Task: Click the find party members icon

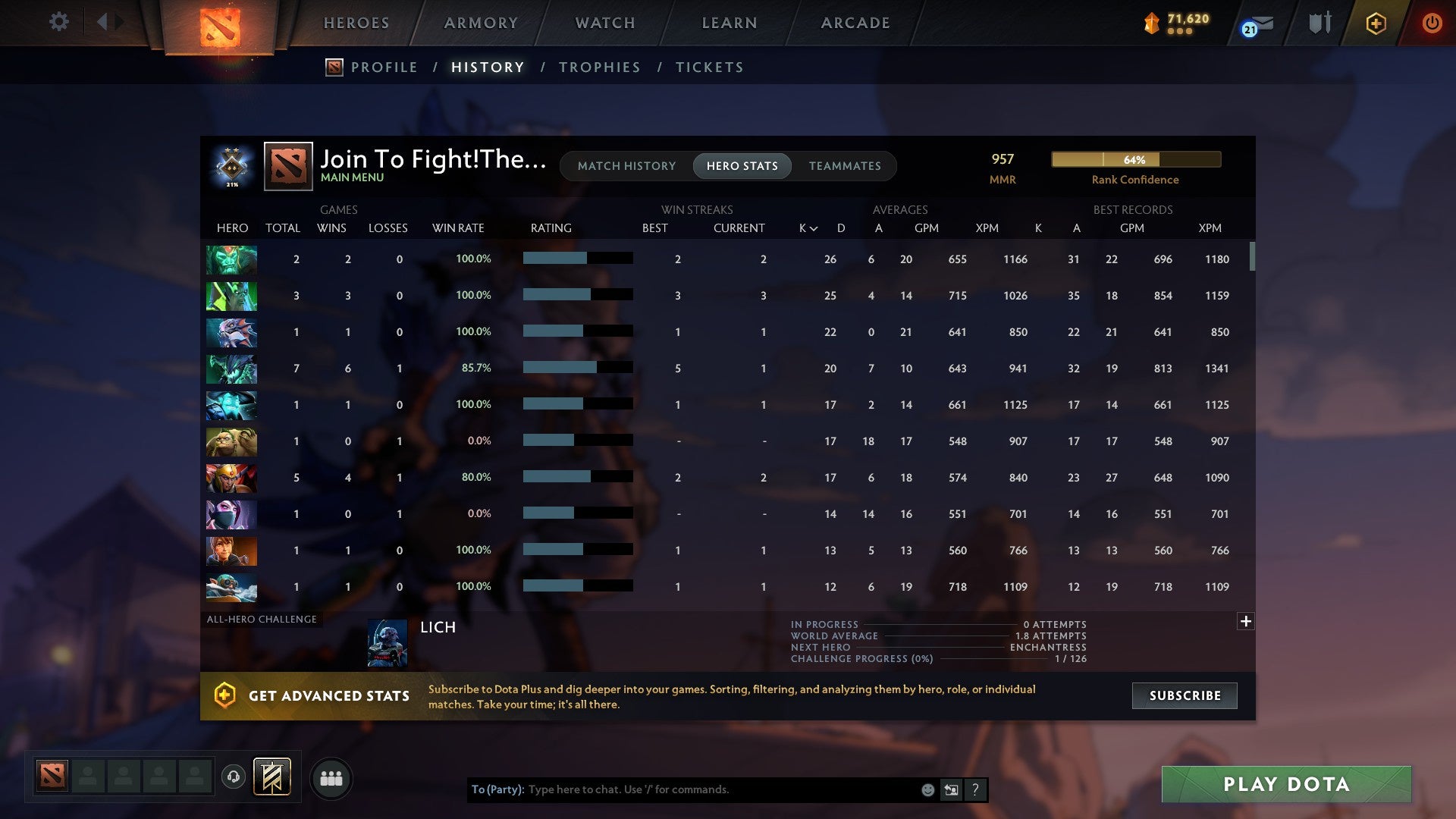Action: click(x=331, y=777)
